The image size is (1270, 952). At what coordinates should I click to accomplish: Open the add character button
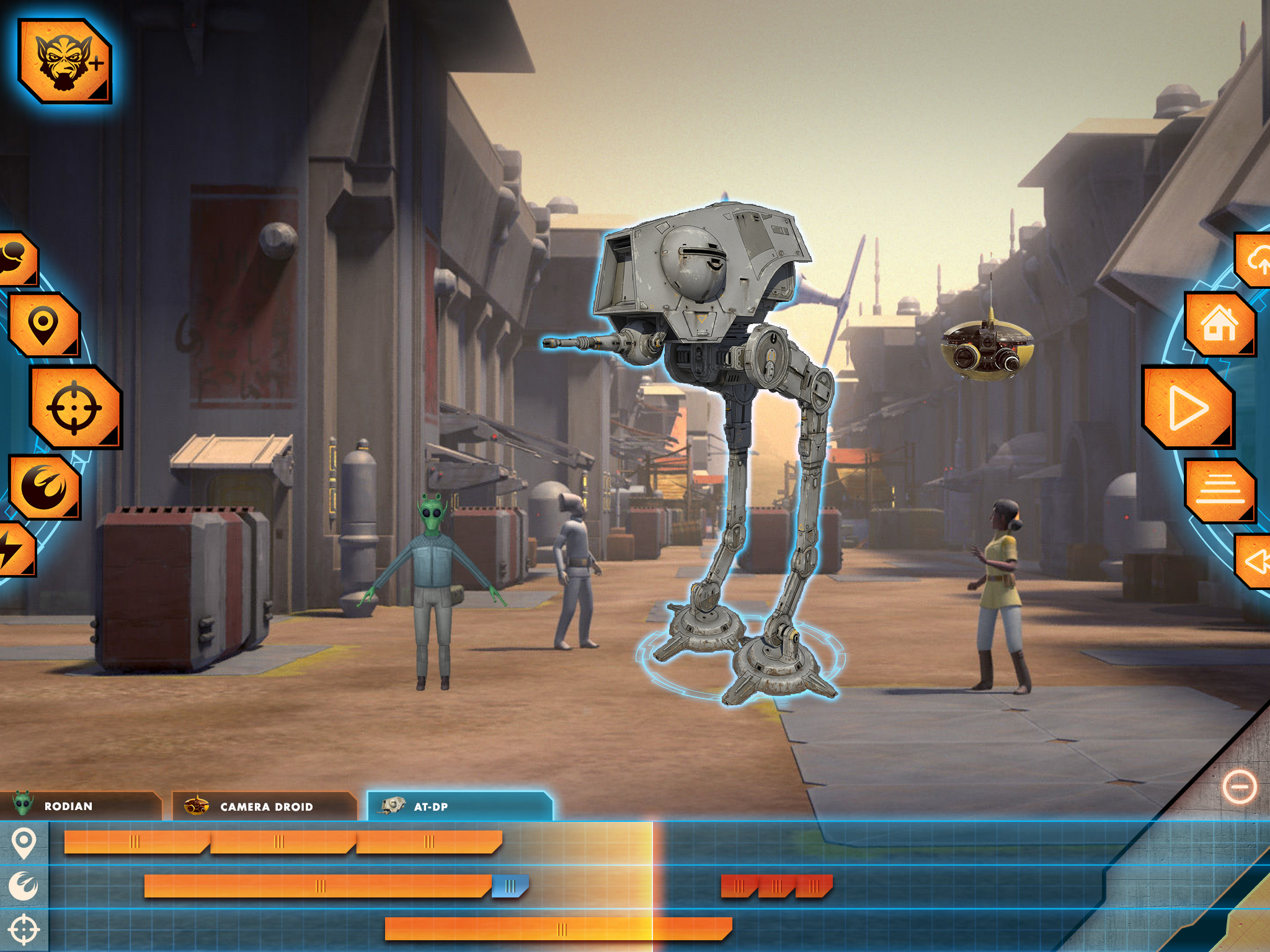[x=64, y=61]
